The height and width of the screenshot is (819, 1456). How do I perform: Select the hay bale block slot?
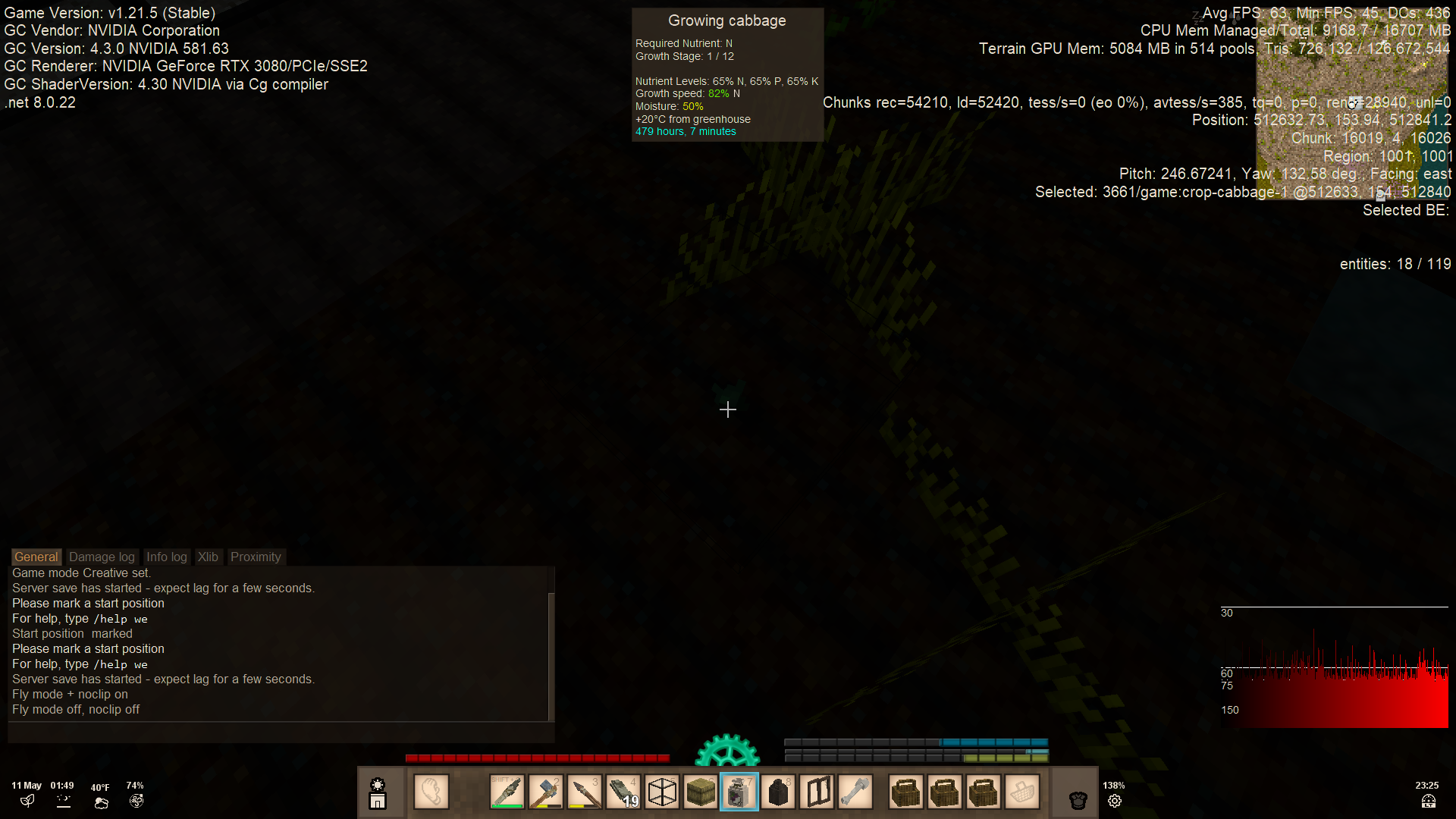click(701, 792)
